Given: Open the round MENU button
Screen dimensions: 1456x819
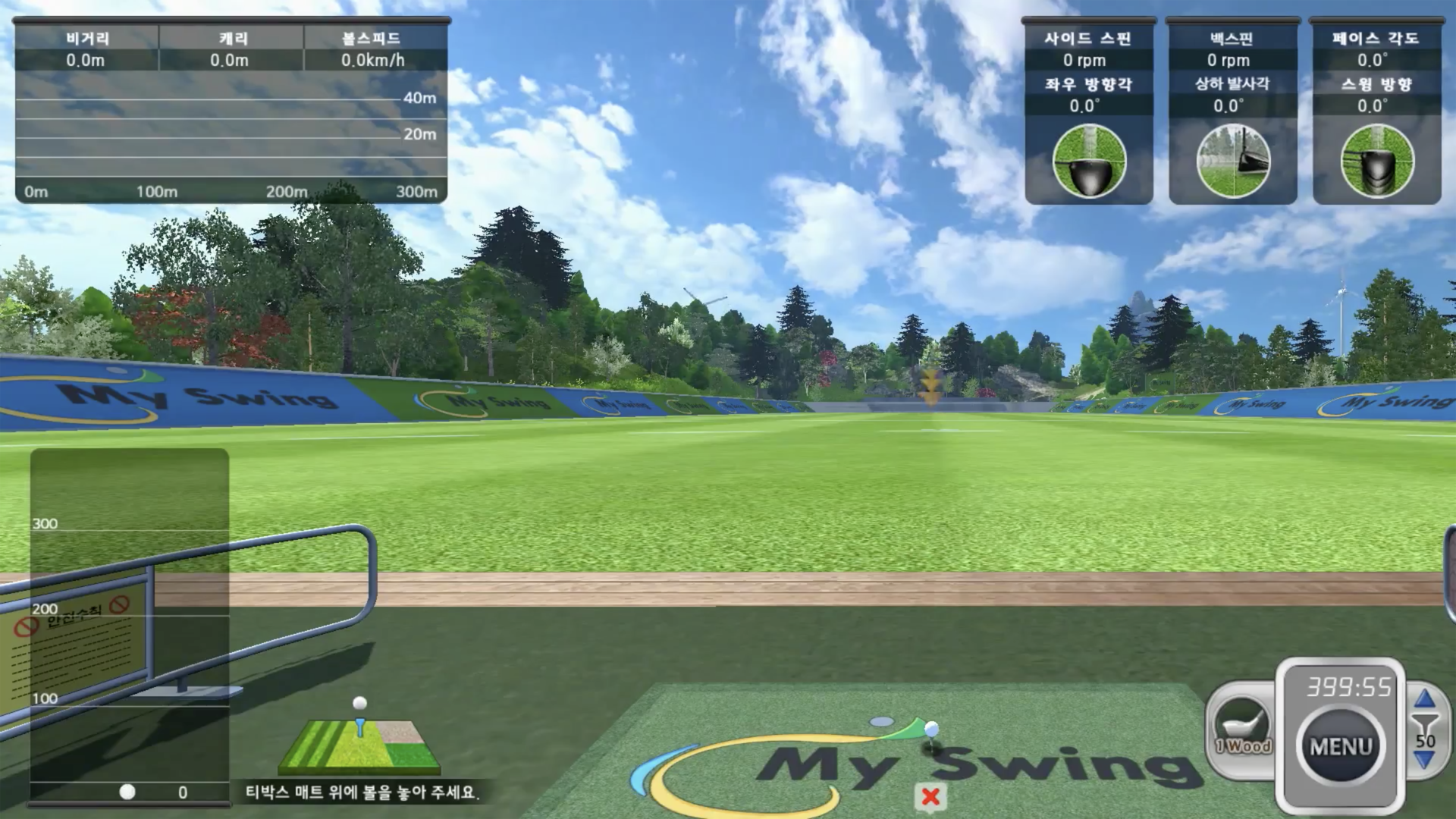Looking at the screenshot, I should (x=1341, y=746).
